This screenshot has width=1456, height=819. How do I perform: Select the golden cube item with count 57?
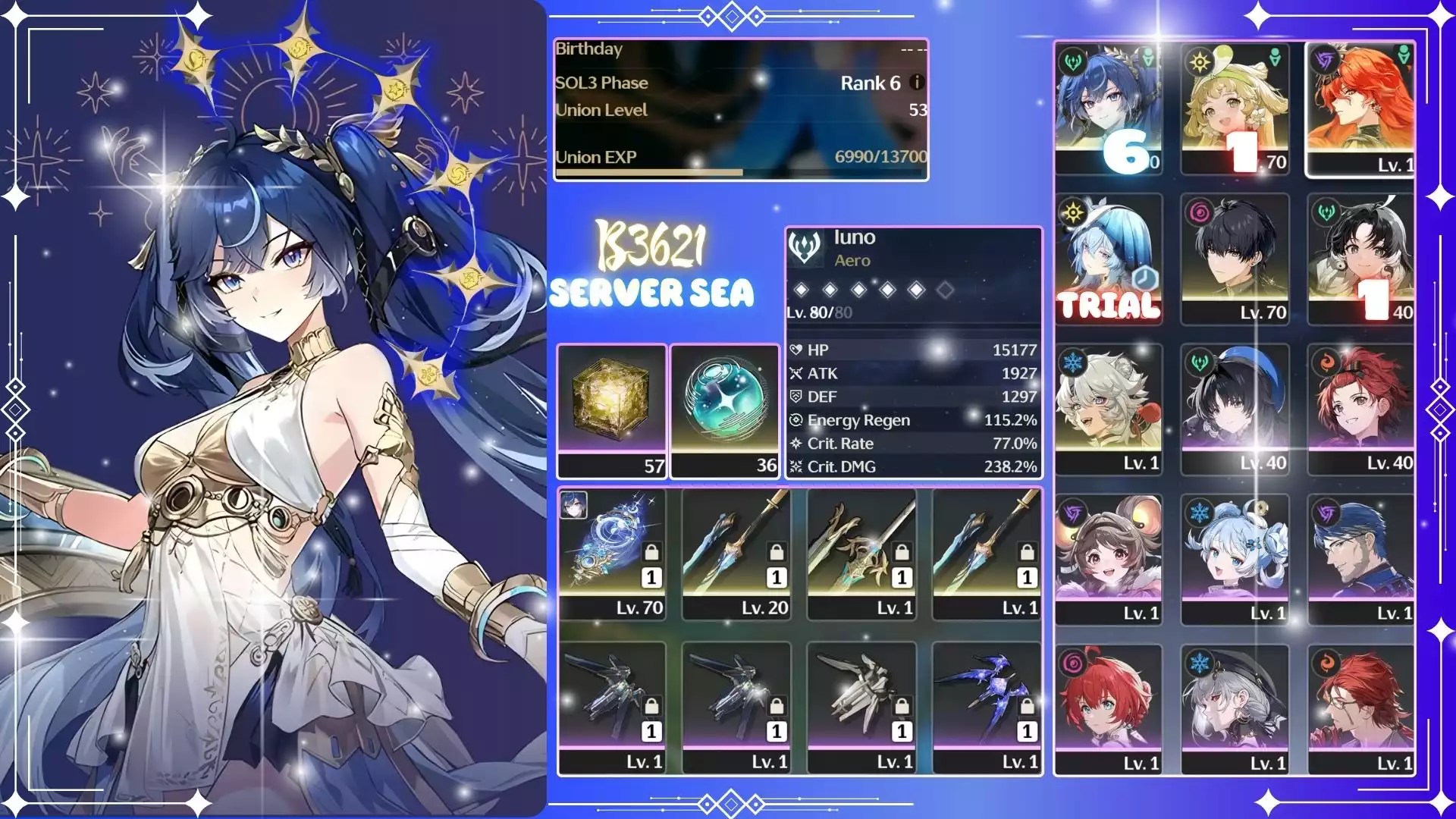click(612, 409)
